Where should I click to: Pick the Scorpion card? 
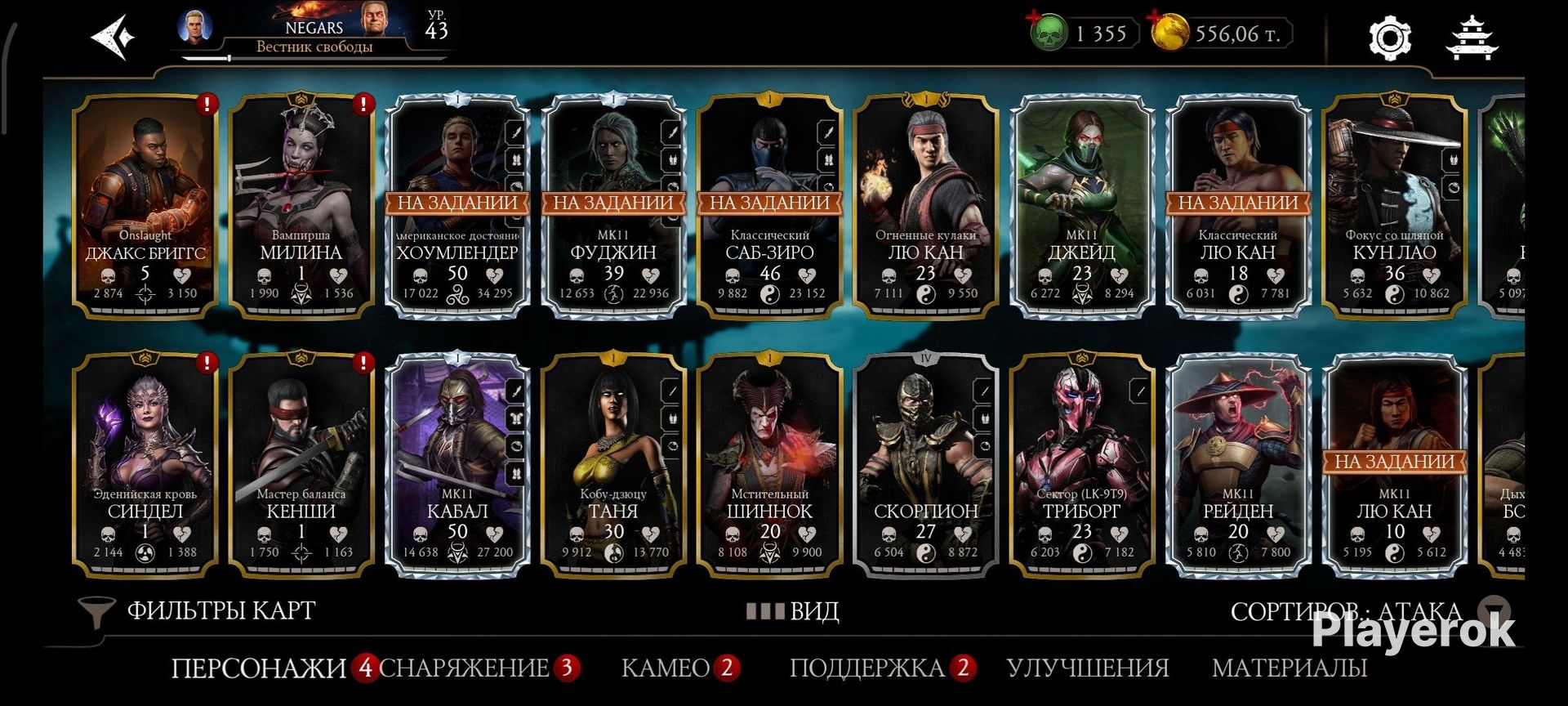pos(925,464)
